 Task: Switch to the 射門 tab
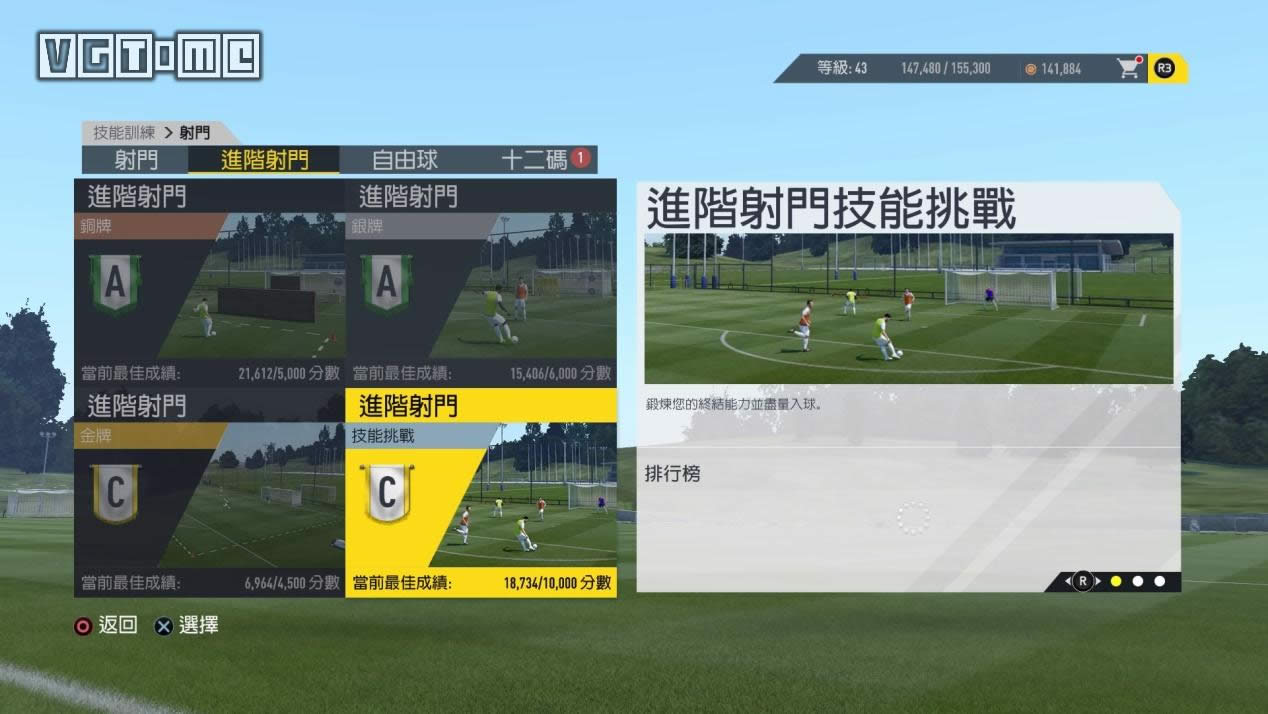135,160
